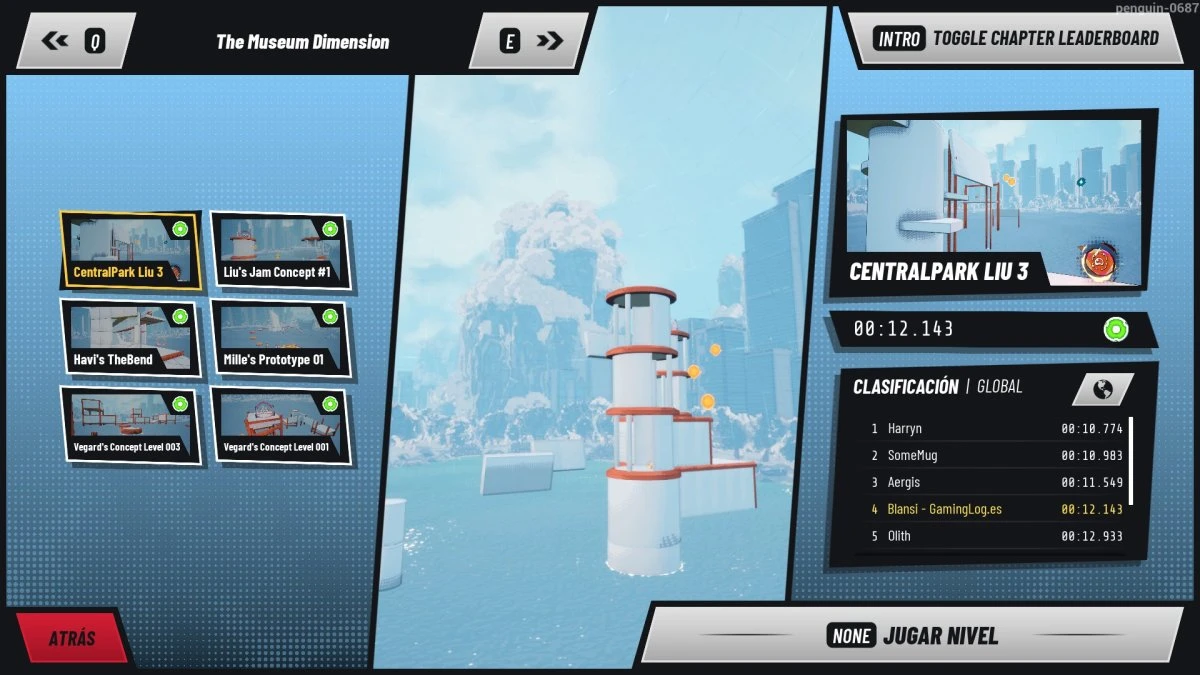The width and height of the screenshot is (1200, 675).
Task: Highlight the Blansi - GamingLog.es leaderboard row
Action: (994, 509)
